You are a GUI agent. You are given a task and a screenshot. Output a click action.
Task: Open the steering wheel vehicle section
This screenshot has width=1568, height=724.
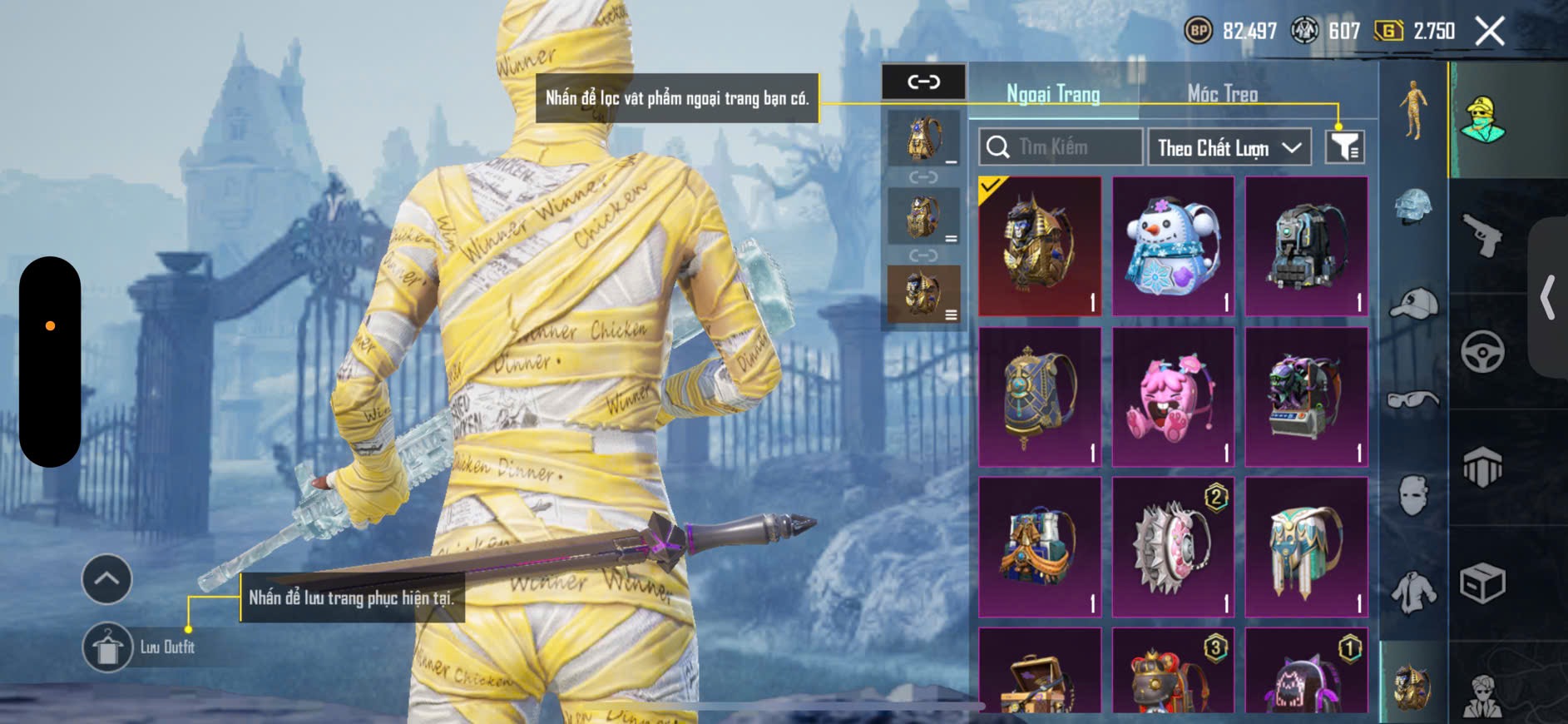1483,351
